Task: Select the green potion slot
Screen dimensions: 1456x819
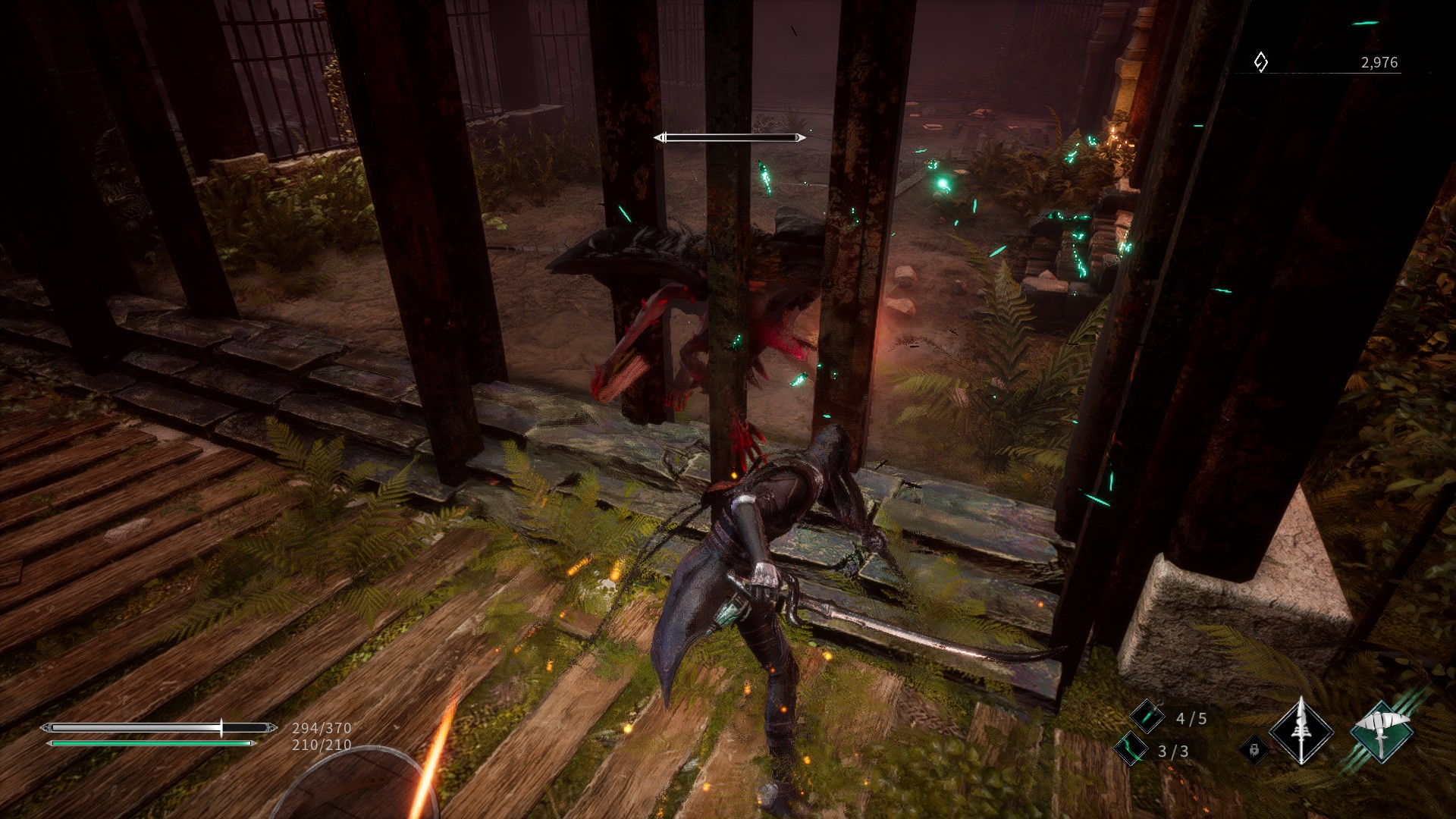Action: click(1147, 717)
